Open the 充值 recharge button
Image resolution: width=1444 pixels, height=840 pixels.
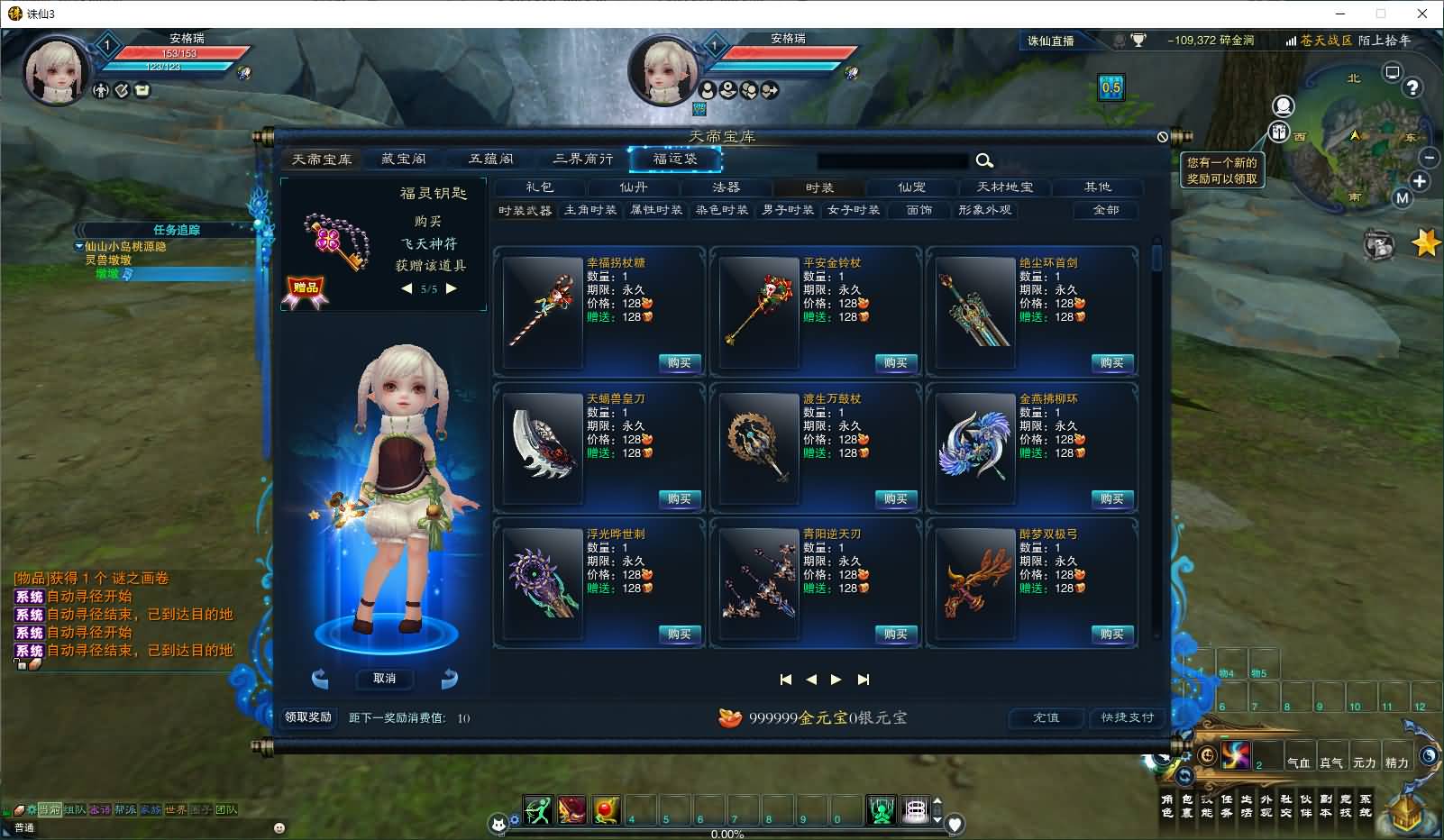[x=1046, y=717]
